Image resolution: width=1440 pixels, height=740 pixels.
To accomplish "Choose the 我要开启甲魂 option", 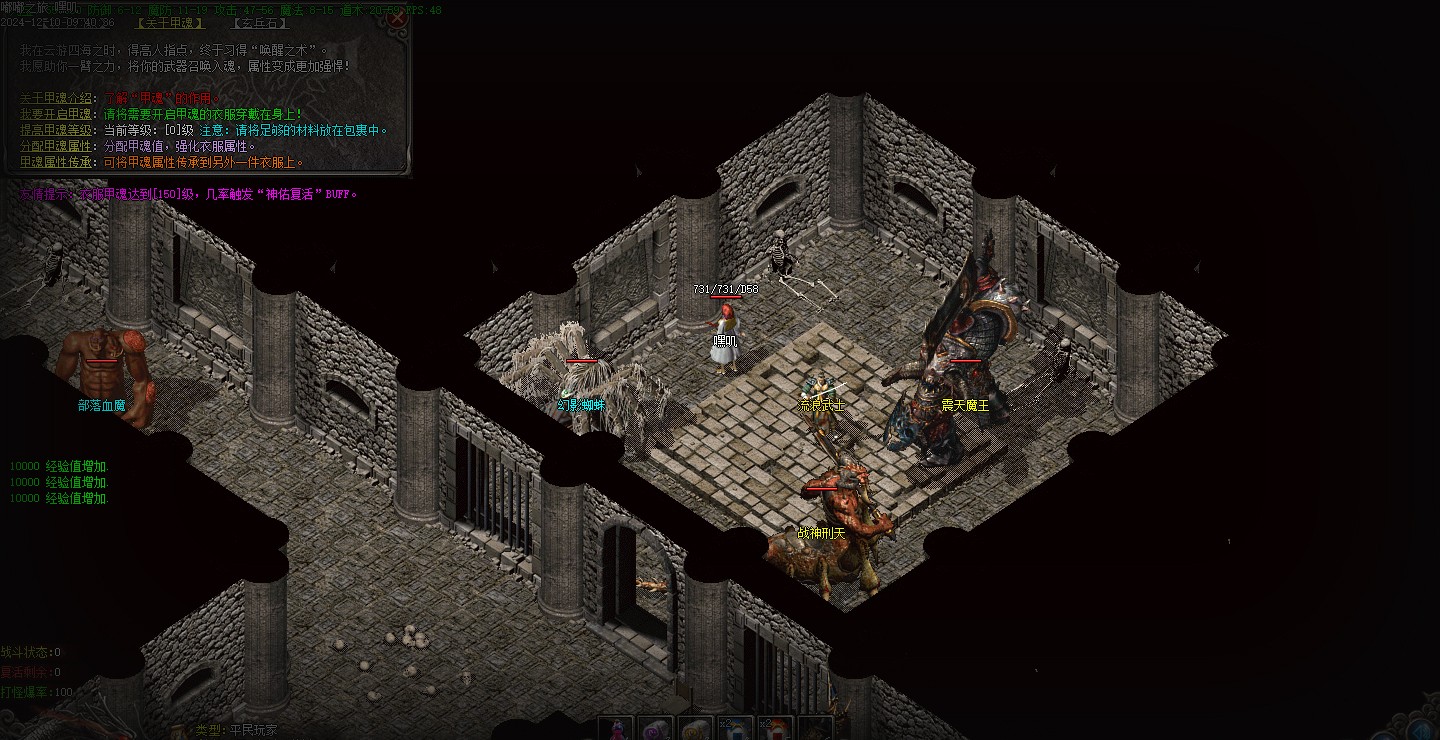I will point(57,114).
